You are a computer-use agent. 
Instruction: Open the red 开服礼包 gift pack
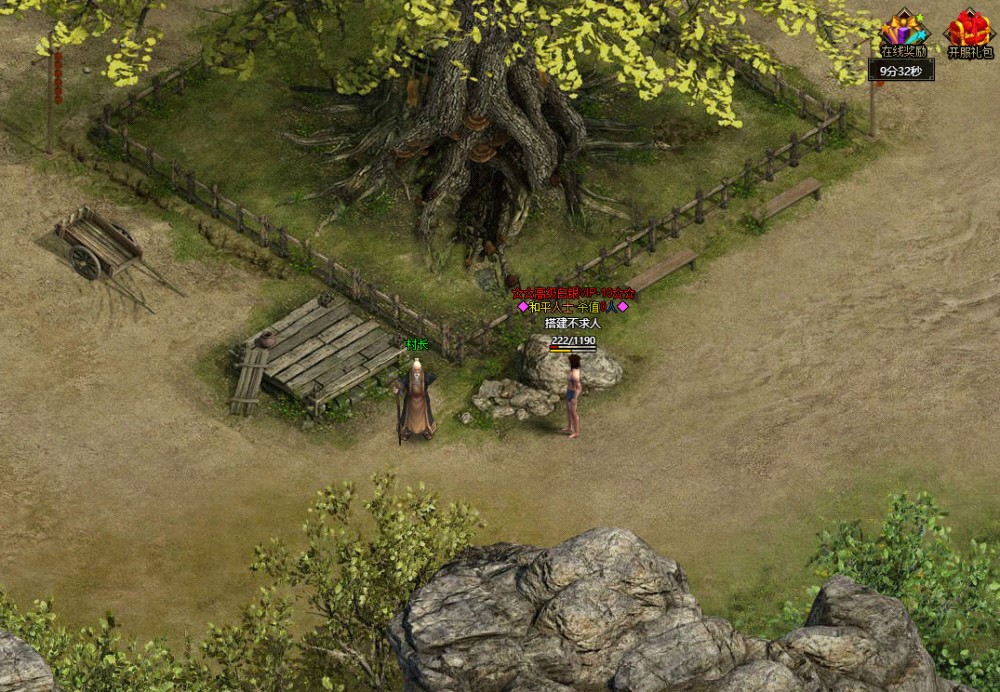click(x=969, y=30)
